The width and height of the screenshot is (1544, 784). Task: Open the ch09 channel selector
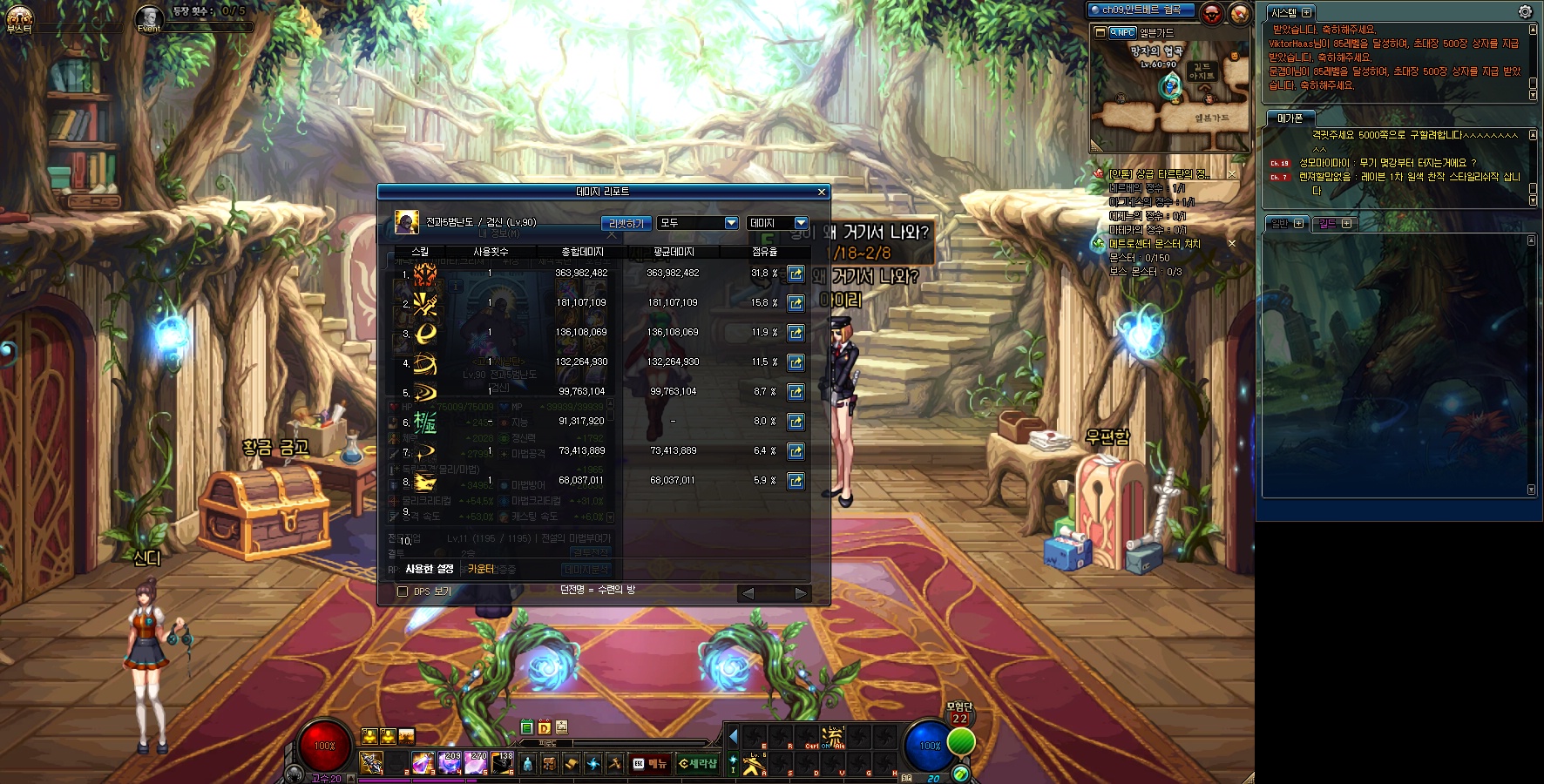[x=1141, y=10]
